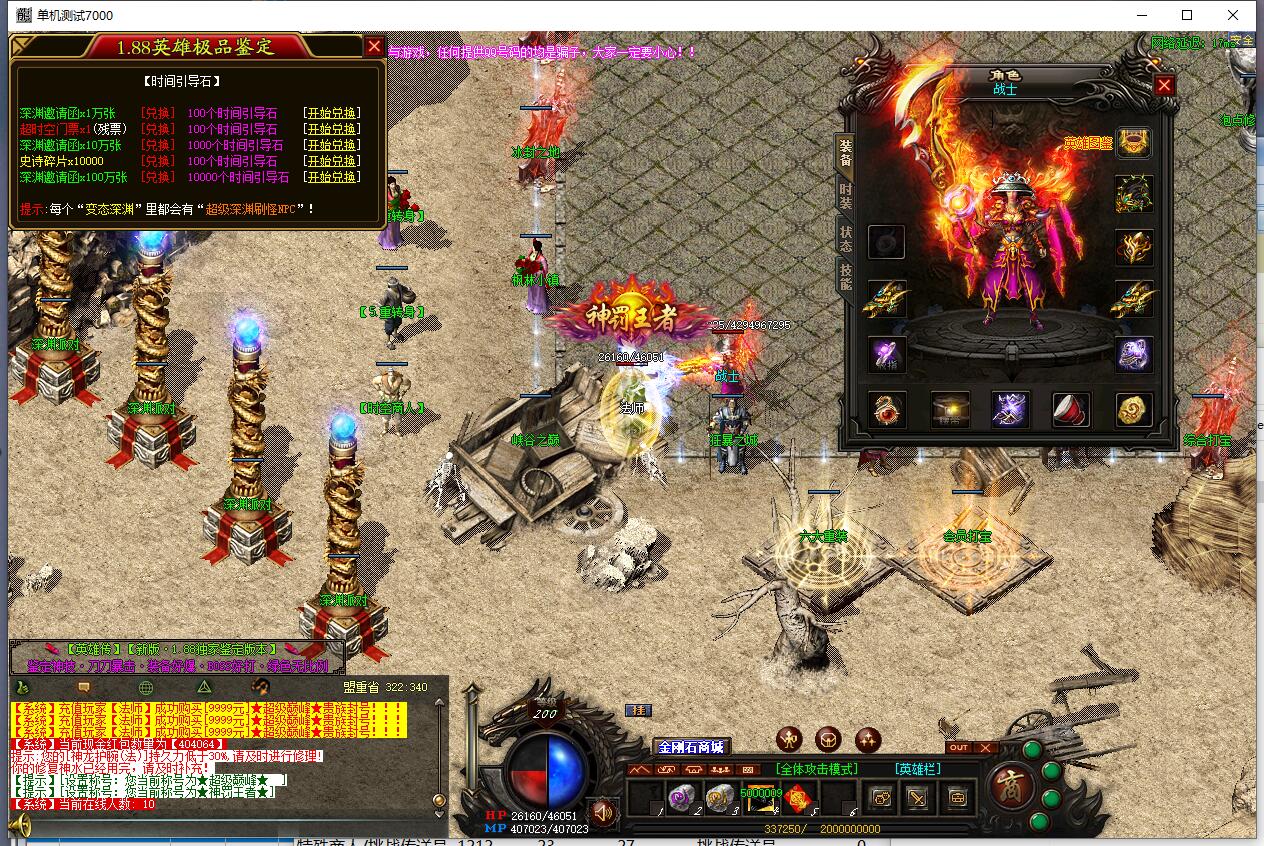Screen dimensions: 1264x846
Task: Close the 1.88英雄极品鉴定 exchange dialog
Action: click(x=374, y=46)
